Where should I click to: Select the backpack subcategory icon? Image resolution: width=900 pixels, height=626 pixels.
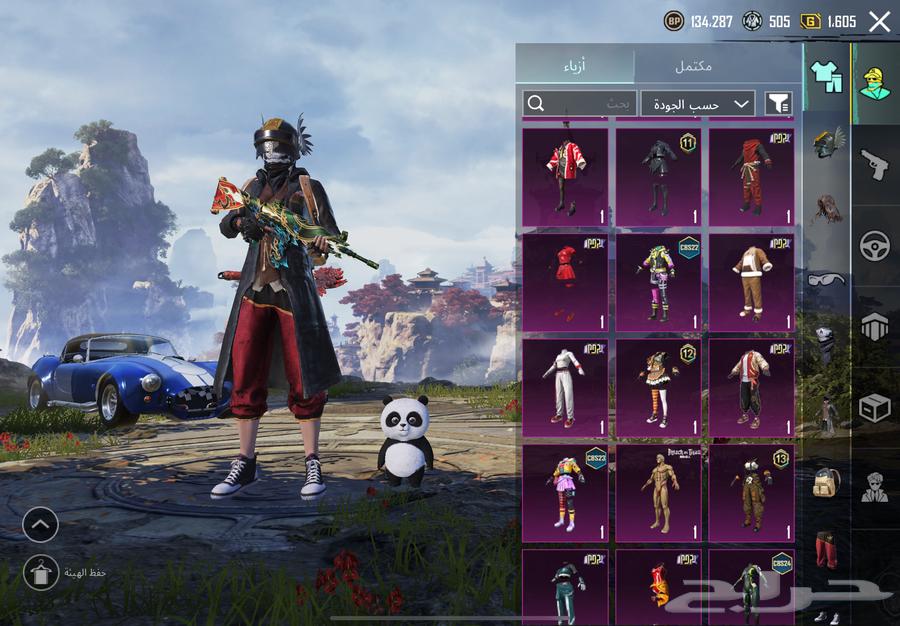coord(826,481)
